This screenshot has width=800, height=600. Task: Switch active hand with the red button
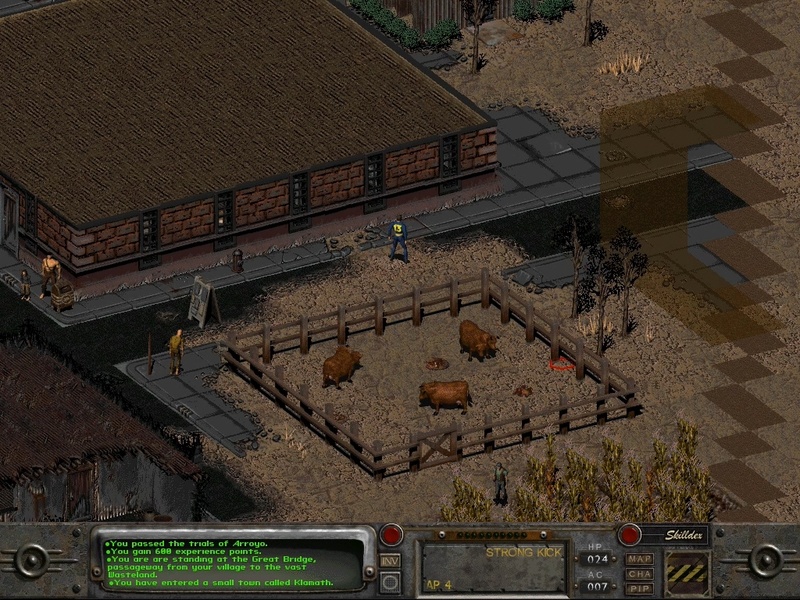pos(392,535)
